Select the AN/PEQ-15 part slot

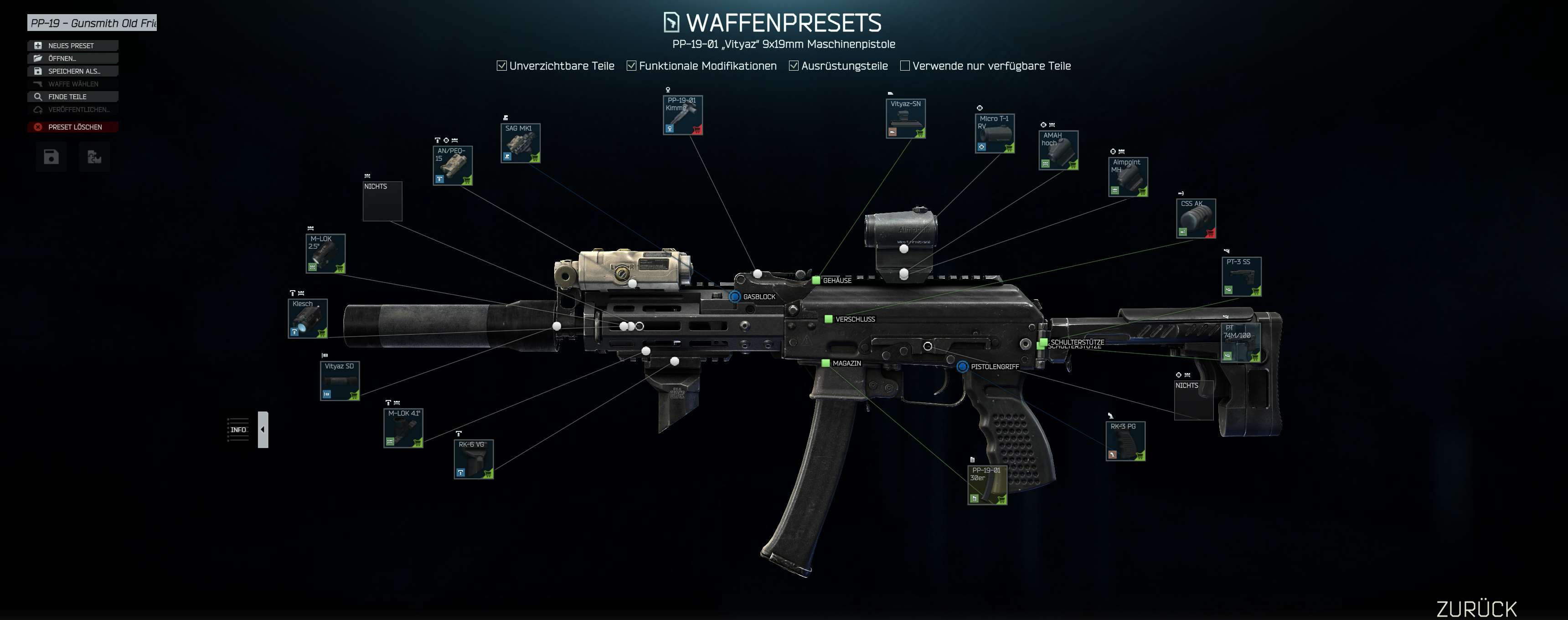tap(452, 165)
